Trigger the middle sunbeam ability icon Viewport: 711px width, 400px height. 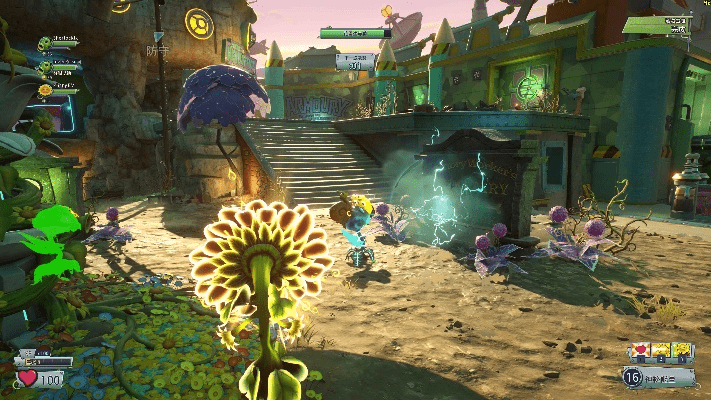659,350
